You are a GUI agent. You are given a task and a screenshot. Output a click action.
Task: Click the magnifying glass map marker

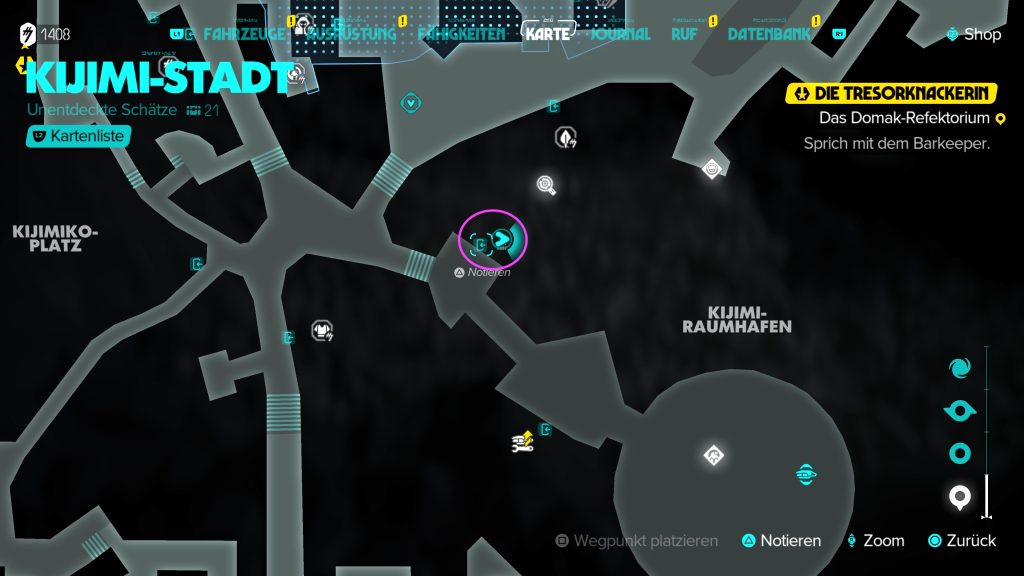(x=546, y=184)
